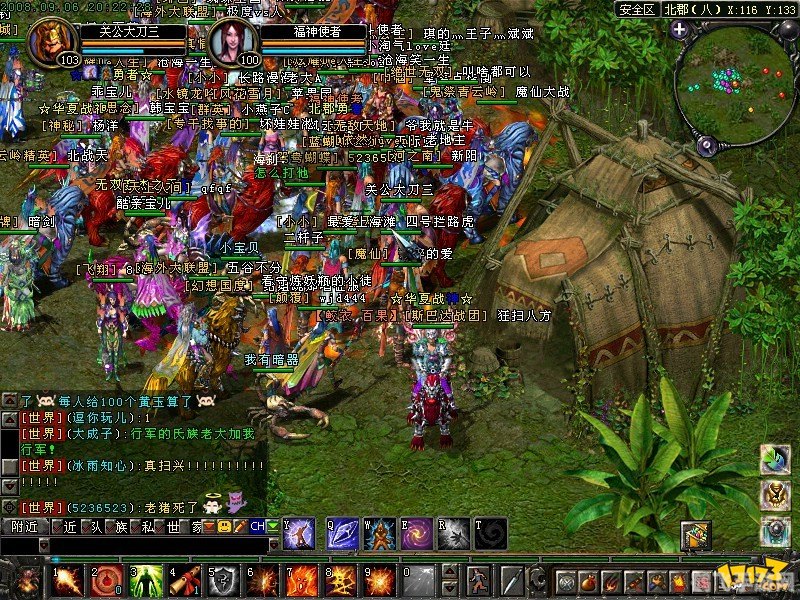Activate the blue crystal skill on Q

click(342, 534)
